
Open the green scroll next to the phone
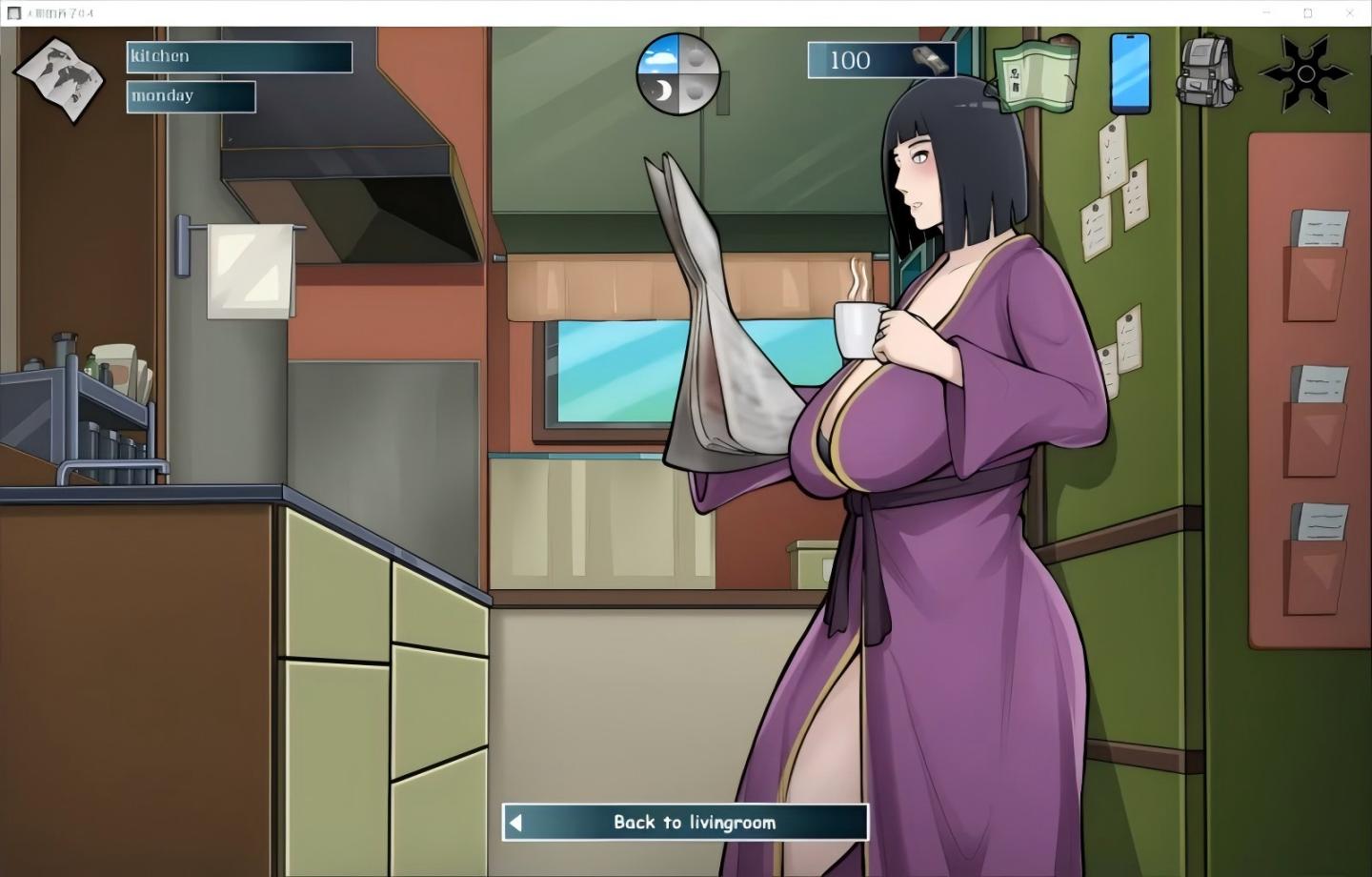pyautogui.click(x=1036, y=74)
